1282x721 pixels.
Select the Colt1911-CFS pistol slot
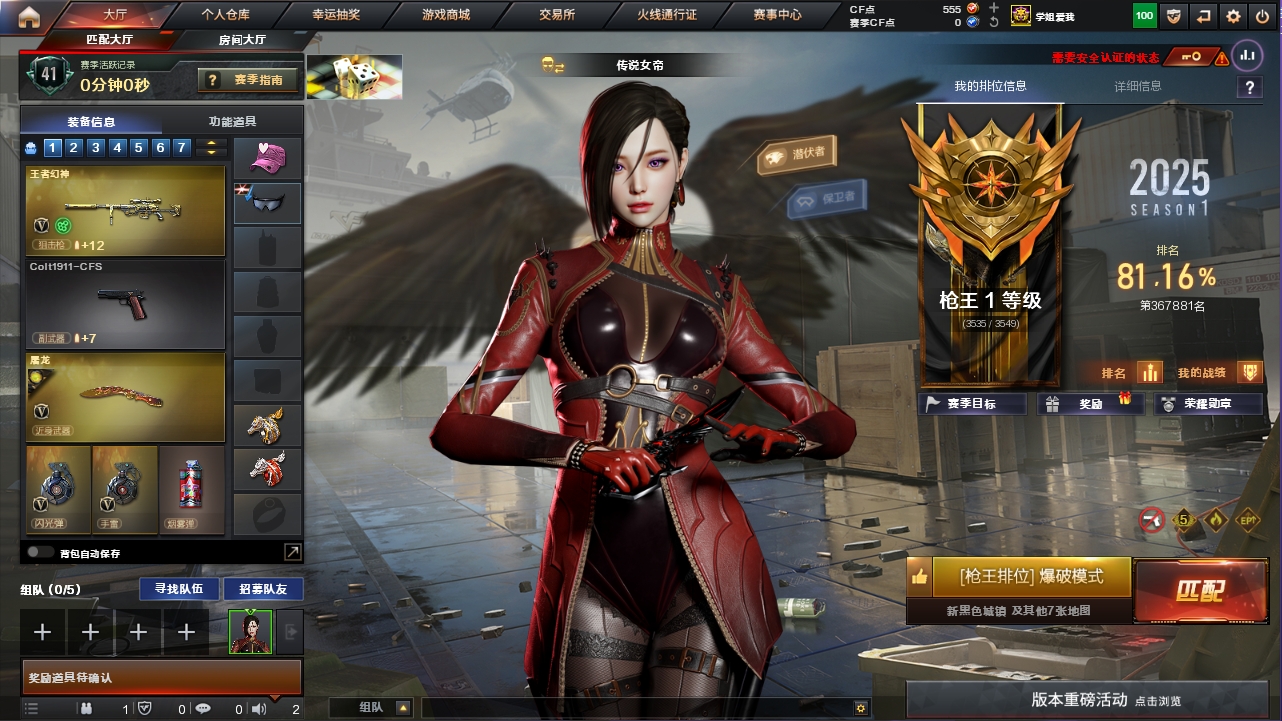point(126,303)
